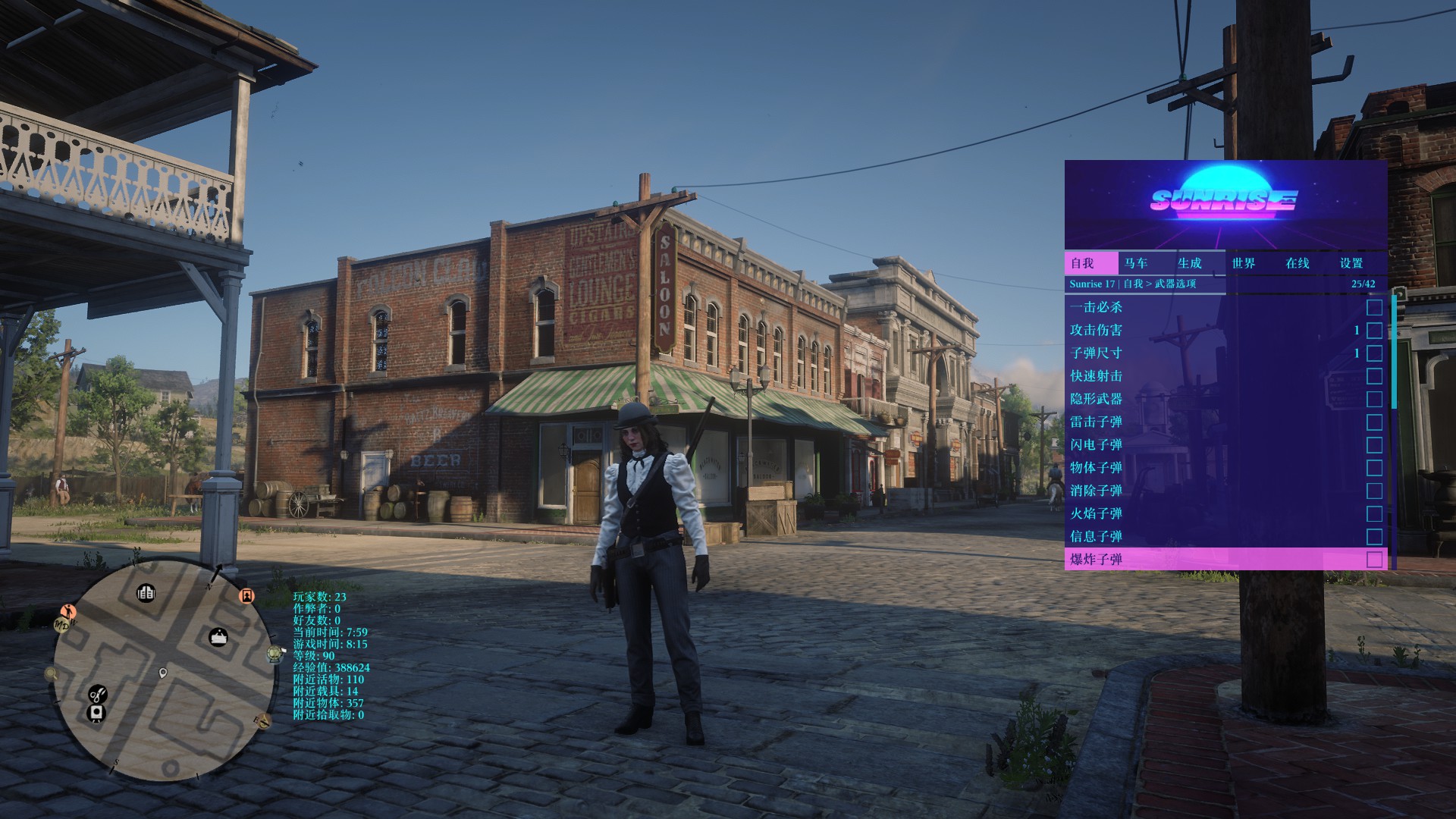The width and height of the screenshot is (1456, 819).
Task: Toggle the 物体子弹 checkbox
Action: click(x=1373, y=468)
